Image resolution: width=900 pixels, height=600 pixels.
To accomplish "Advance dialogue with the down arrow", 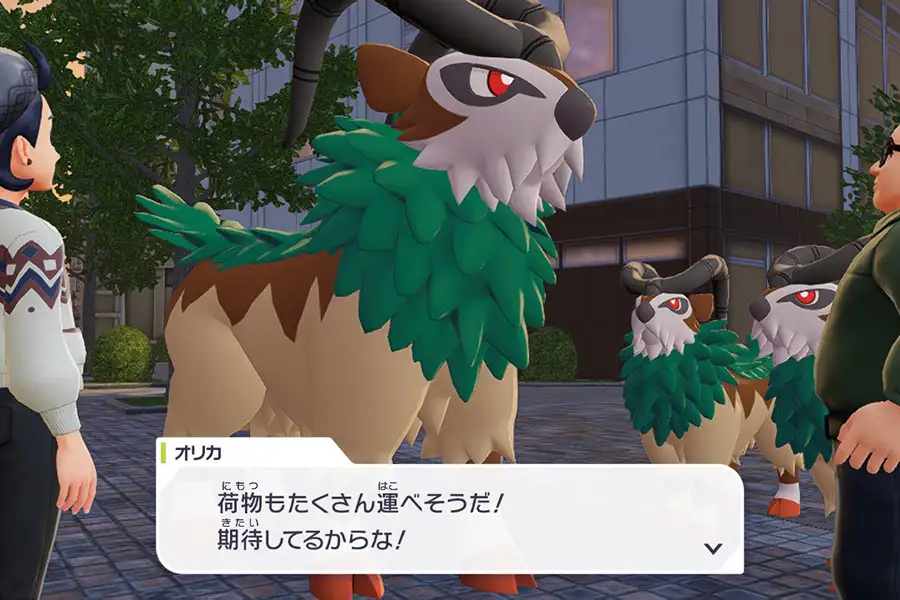I will 713,548.
